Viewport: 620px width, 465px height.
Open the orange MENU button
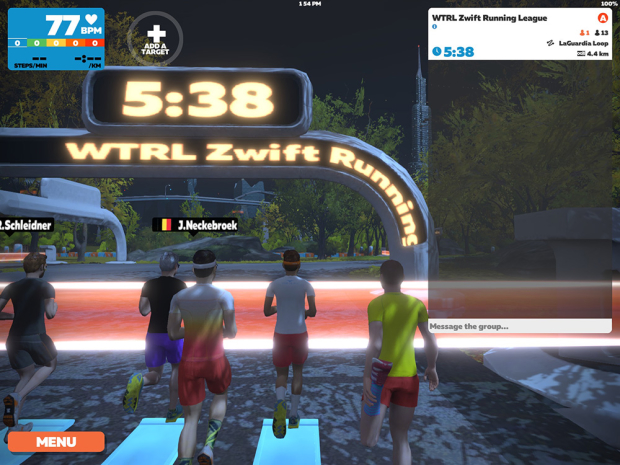(x=56, y=441)
